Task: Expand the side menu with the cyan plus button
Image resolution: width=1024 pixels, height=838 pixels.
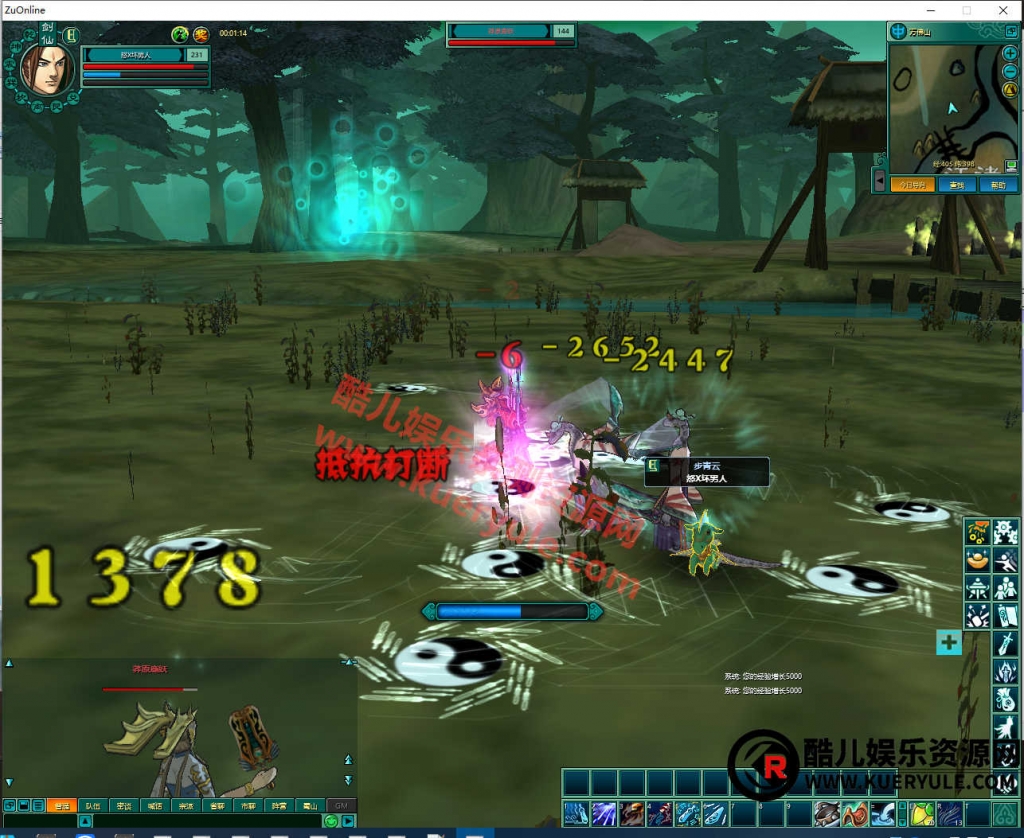Action: (948, 642)
